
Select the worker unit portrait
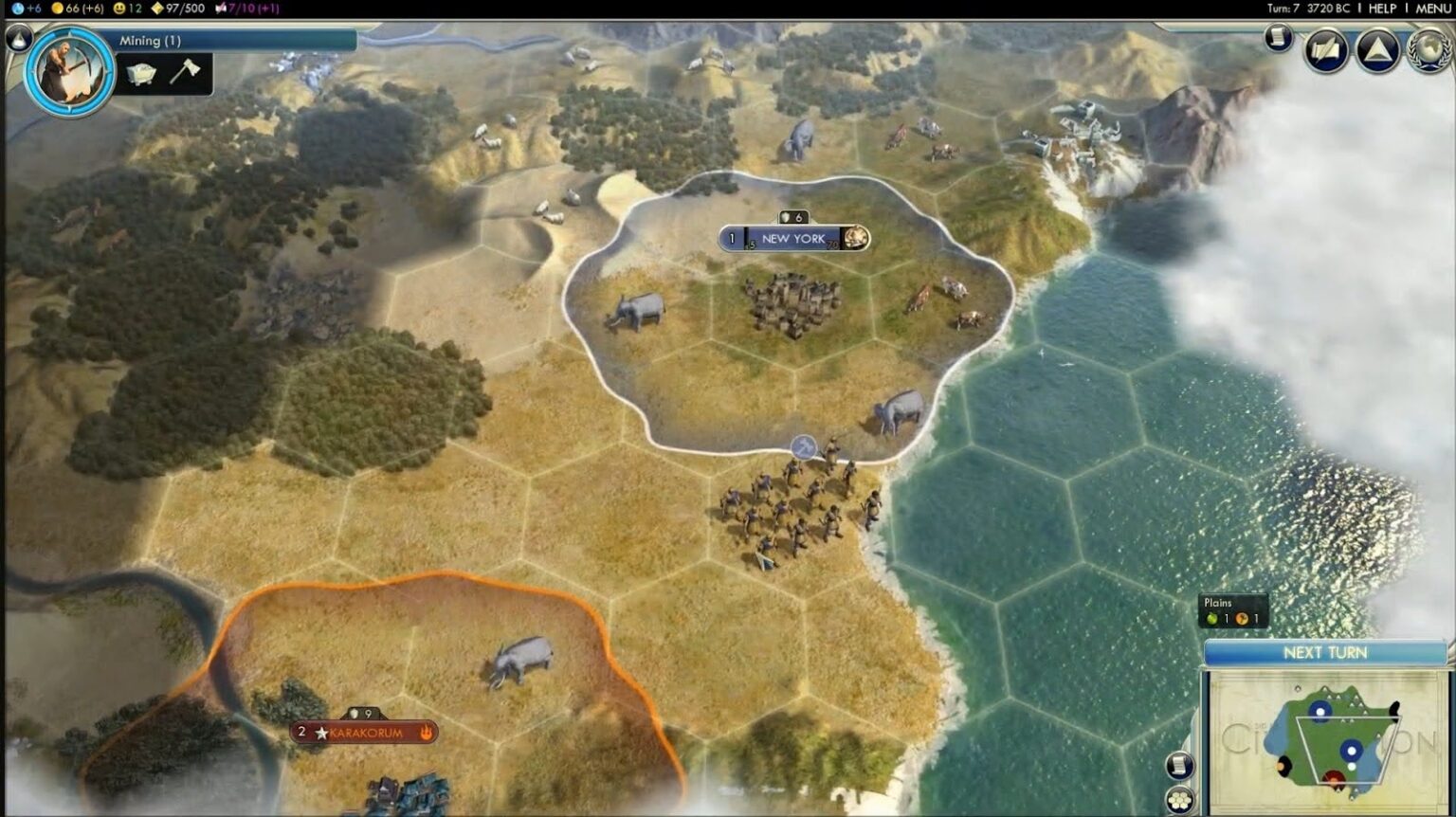coord(67,71)
